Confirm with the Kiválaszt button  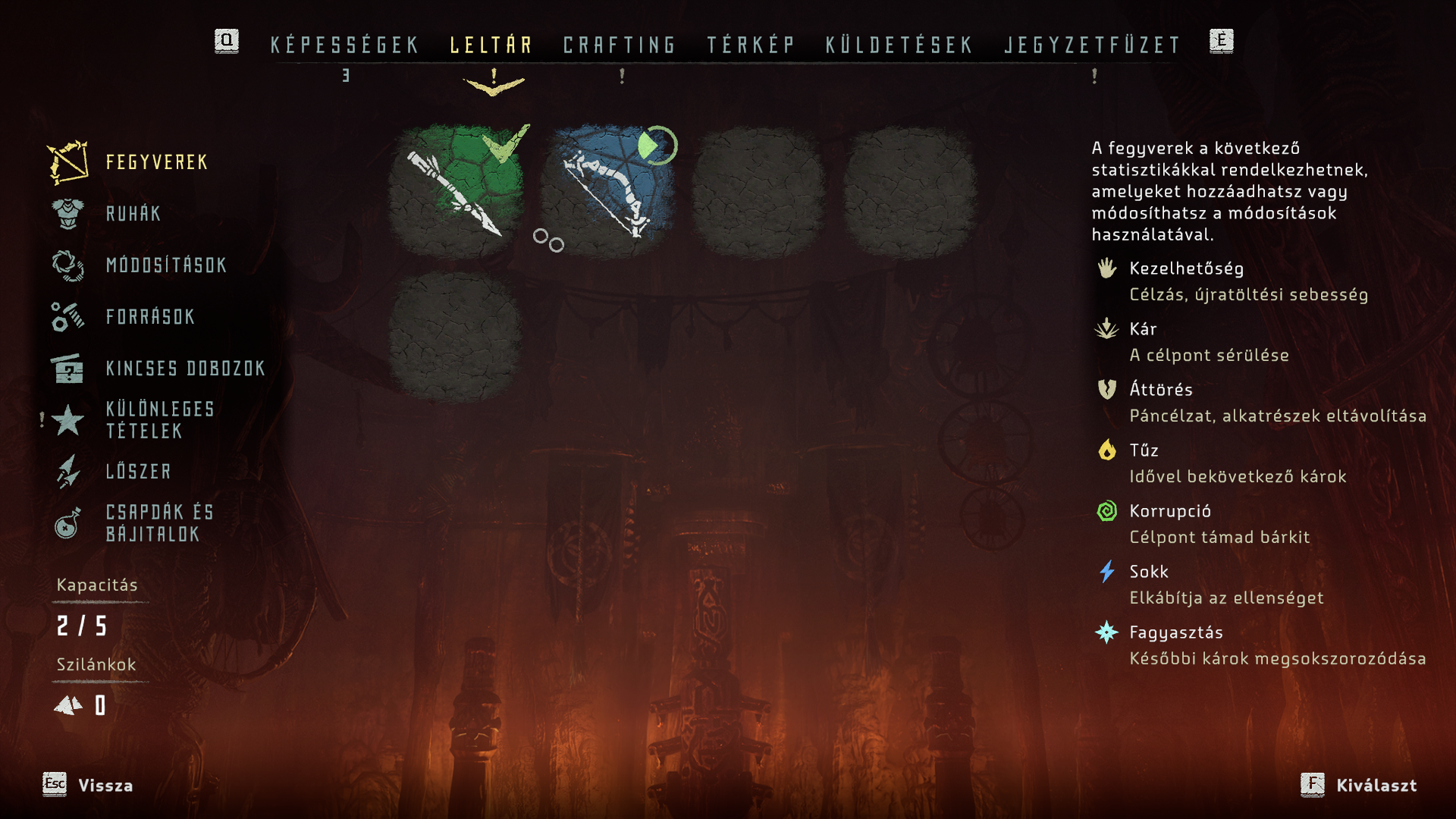[1376, 786]
